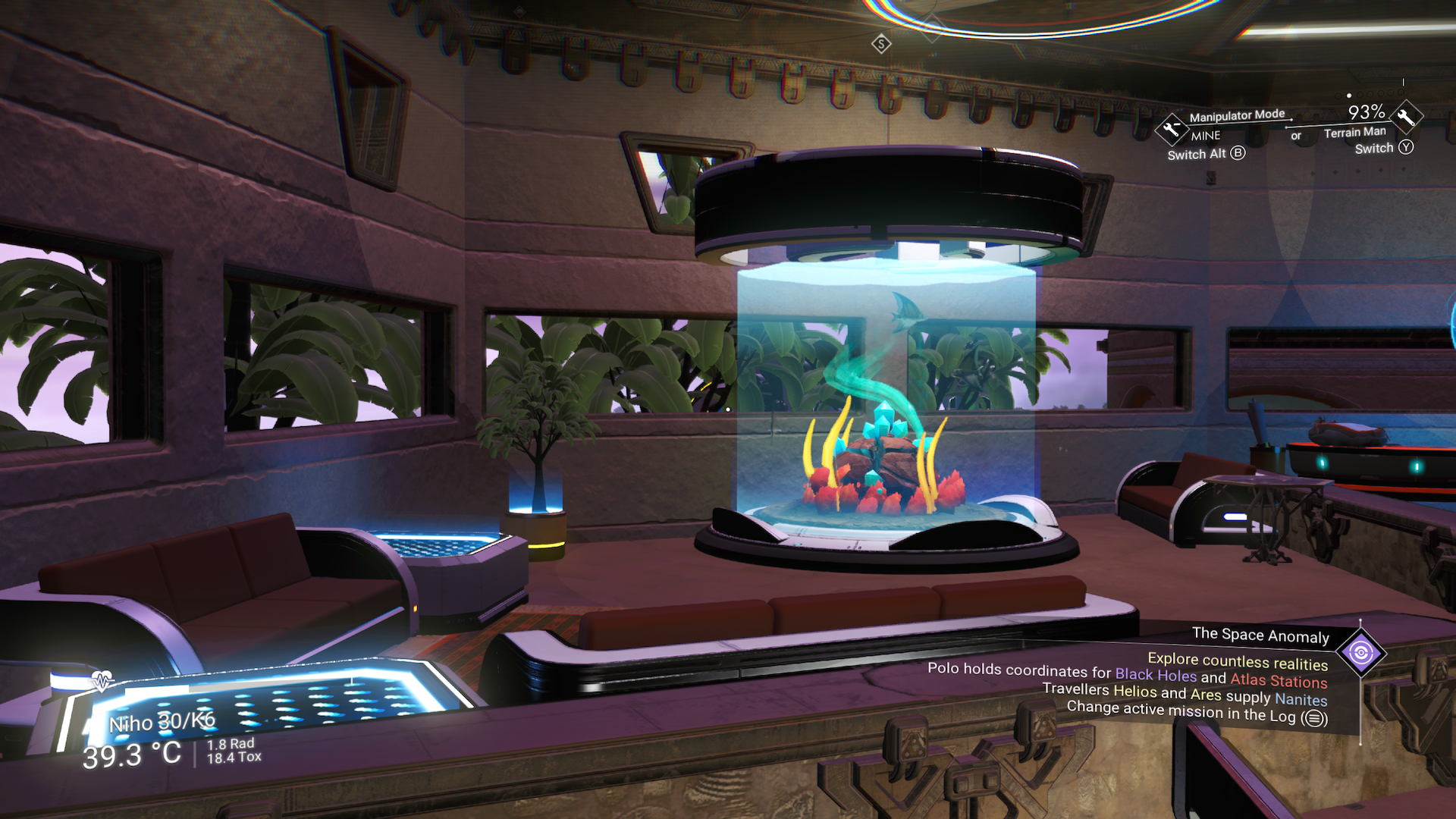Viewport: 1456px width, 819px height.
Task: Click the first hollow indicator dot
Action: coord(1339,96)
